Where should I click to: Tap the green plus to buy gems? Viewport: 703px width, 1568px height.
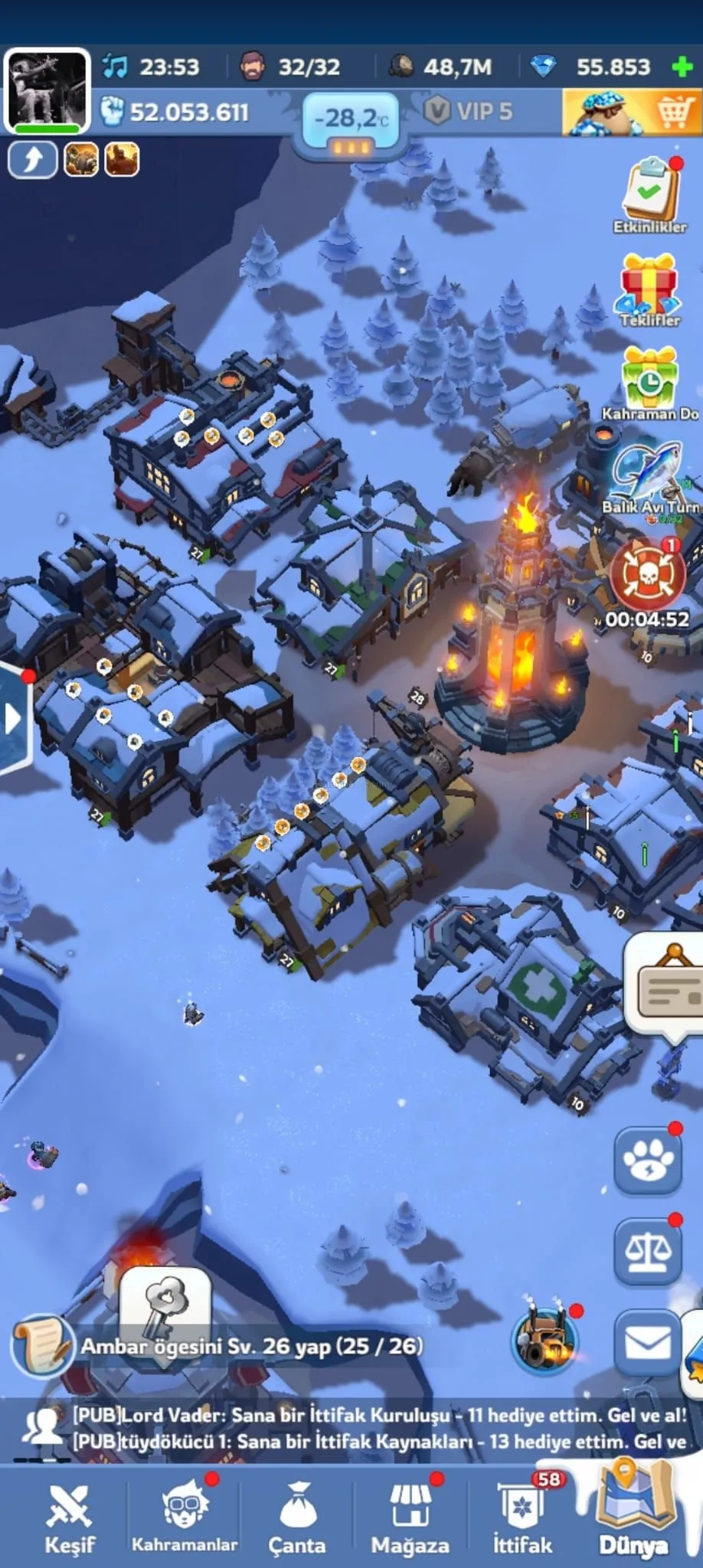682,67
